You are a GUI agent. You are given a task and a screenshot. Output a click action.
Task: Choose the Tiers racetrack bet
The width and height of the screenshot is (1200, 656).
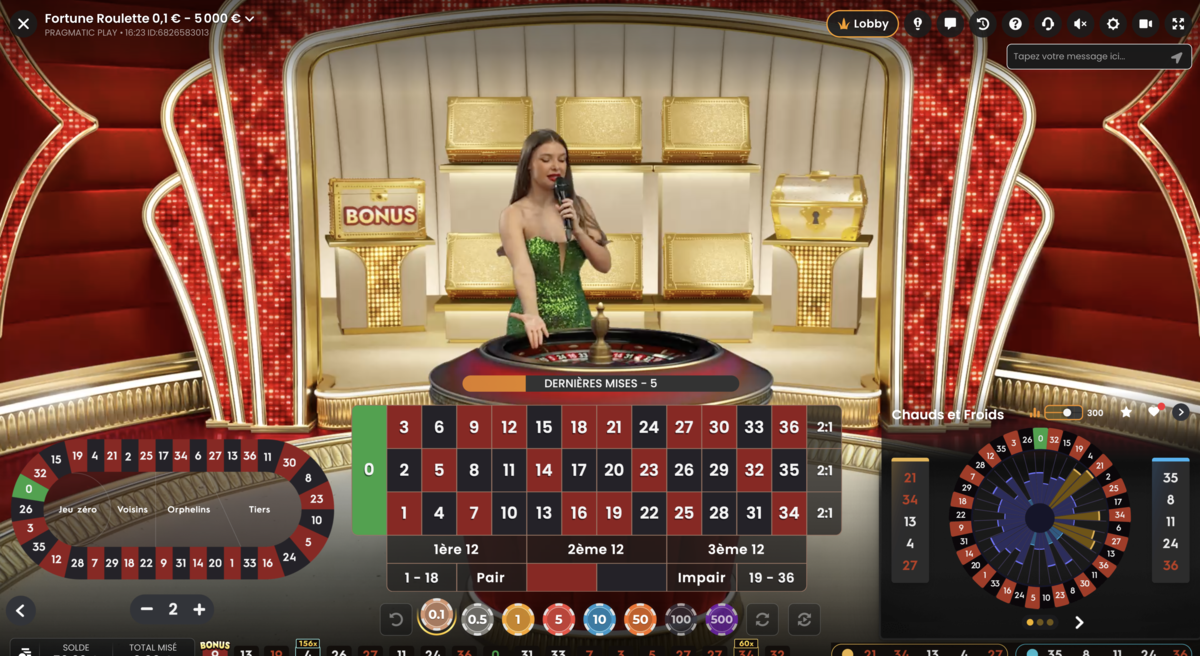pyautogui.click(x=259, y=510)
